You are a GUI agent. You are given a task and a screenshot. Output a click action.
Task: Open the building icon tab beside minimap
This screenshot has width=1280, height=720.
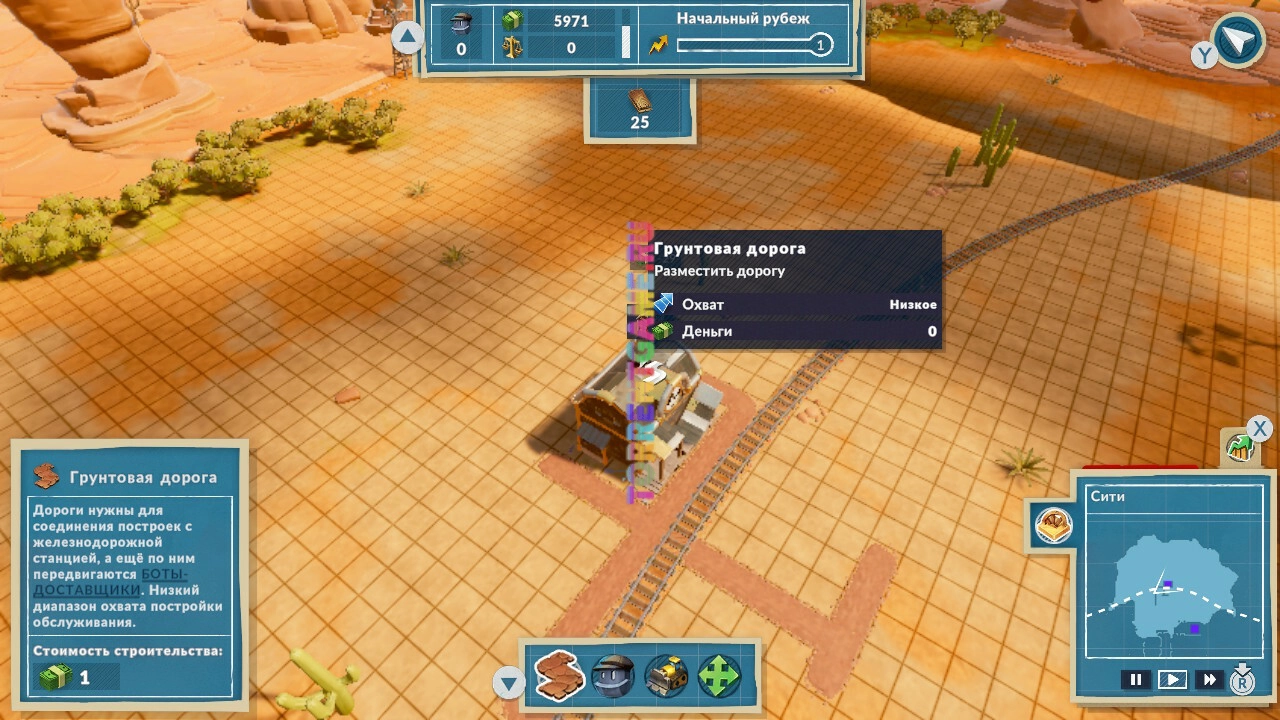[1053, 525]
